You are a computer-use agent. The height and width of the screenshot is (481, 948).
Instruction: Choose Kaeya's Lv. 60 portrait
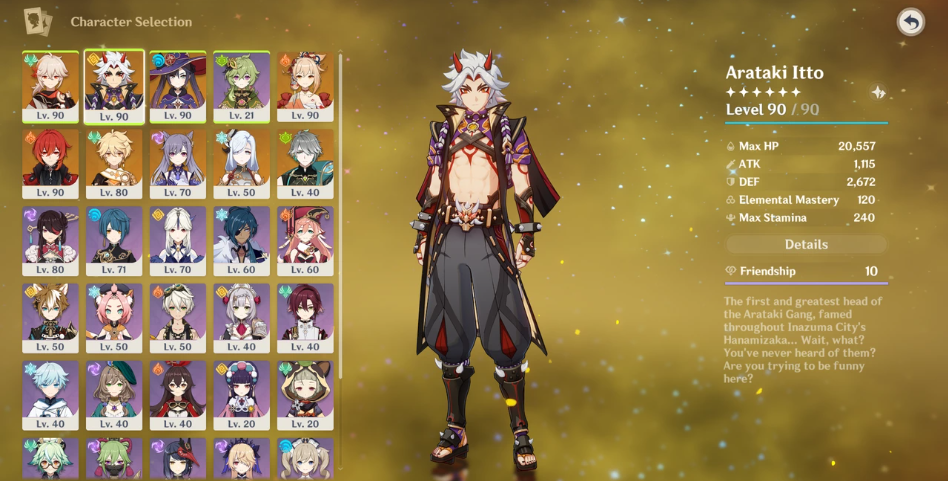pos(241,241)
